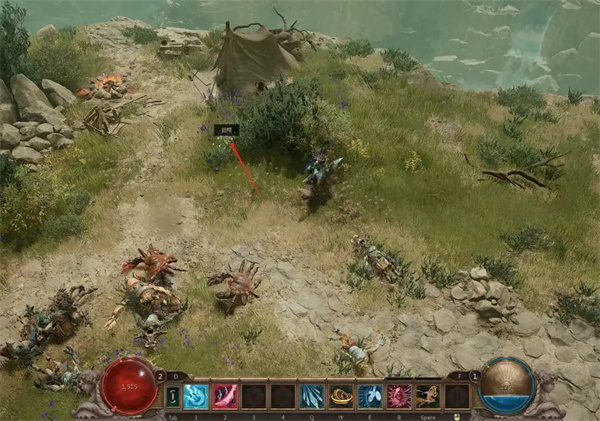Screen dimensions: 600x421
Task: Use the red slash skill in slot 2
Action: coord(225,396)
